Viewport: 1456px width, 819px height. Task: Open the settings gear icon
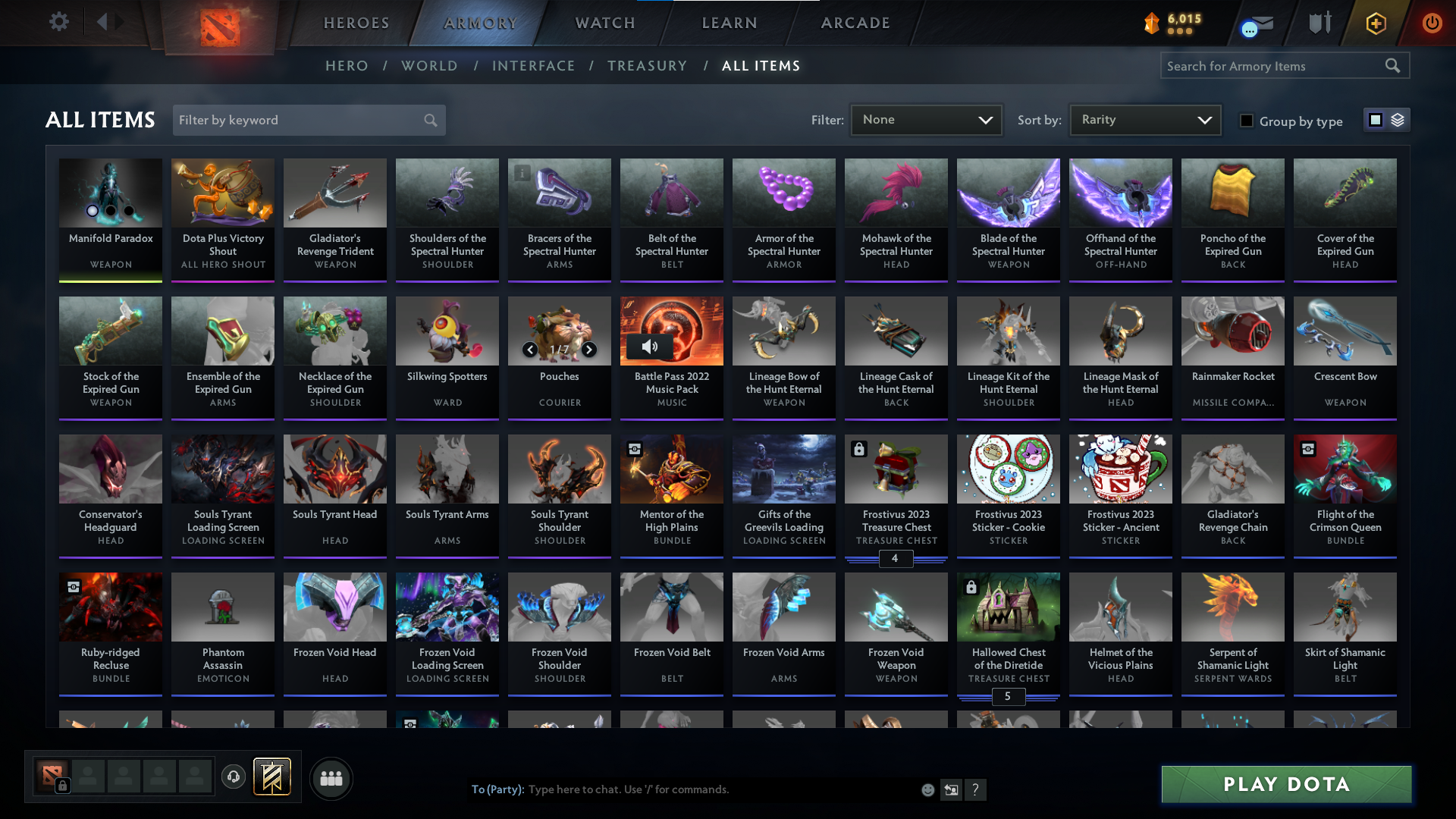(x=58, y=21)
